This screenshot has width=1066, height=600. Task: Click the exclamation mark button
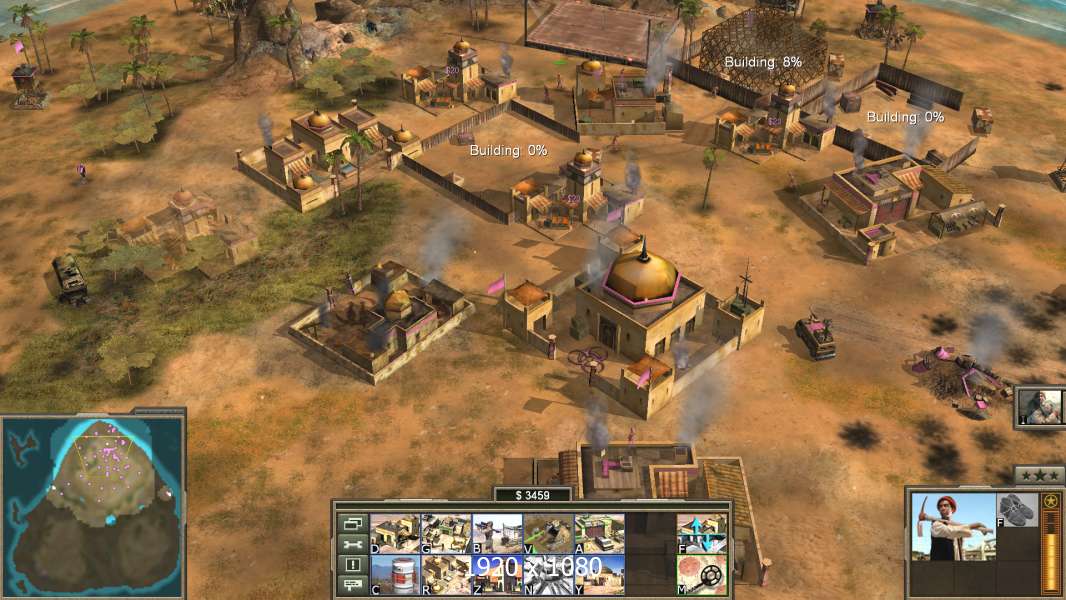pos(352,565)
